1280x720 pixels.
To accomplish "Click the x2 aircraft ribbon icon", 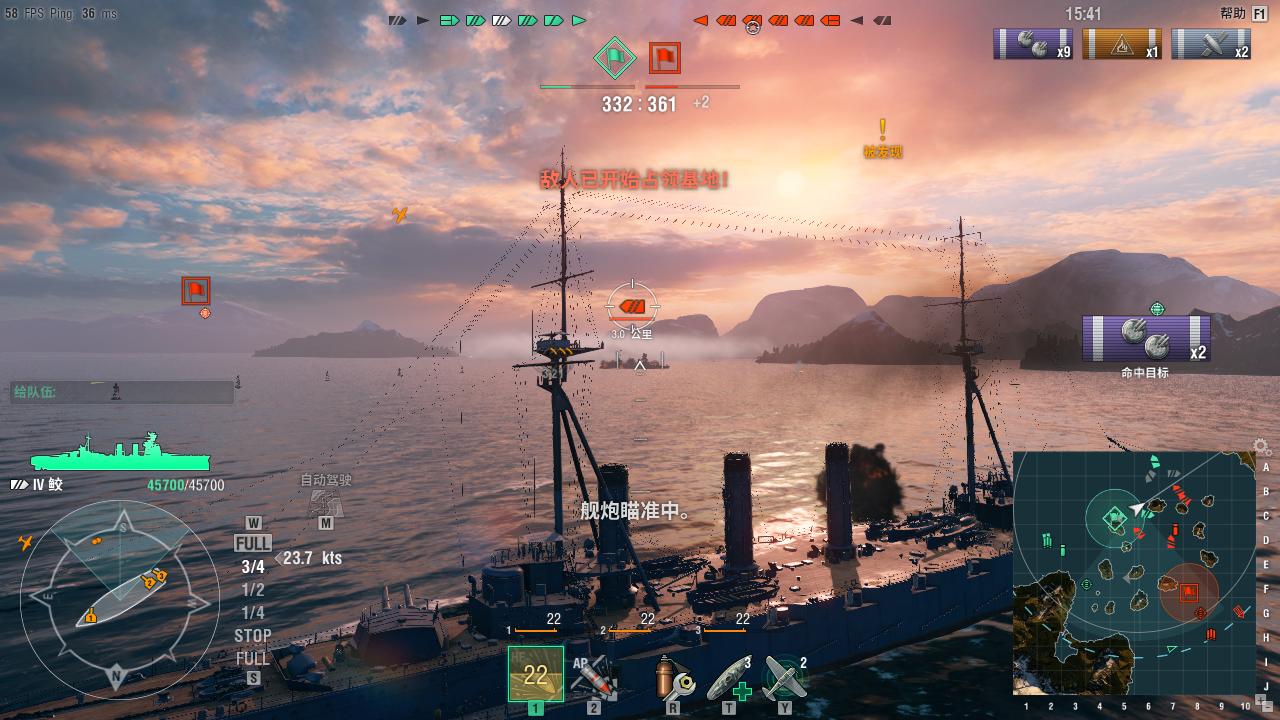I will pos(1211,44).
